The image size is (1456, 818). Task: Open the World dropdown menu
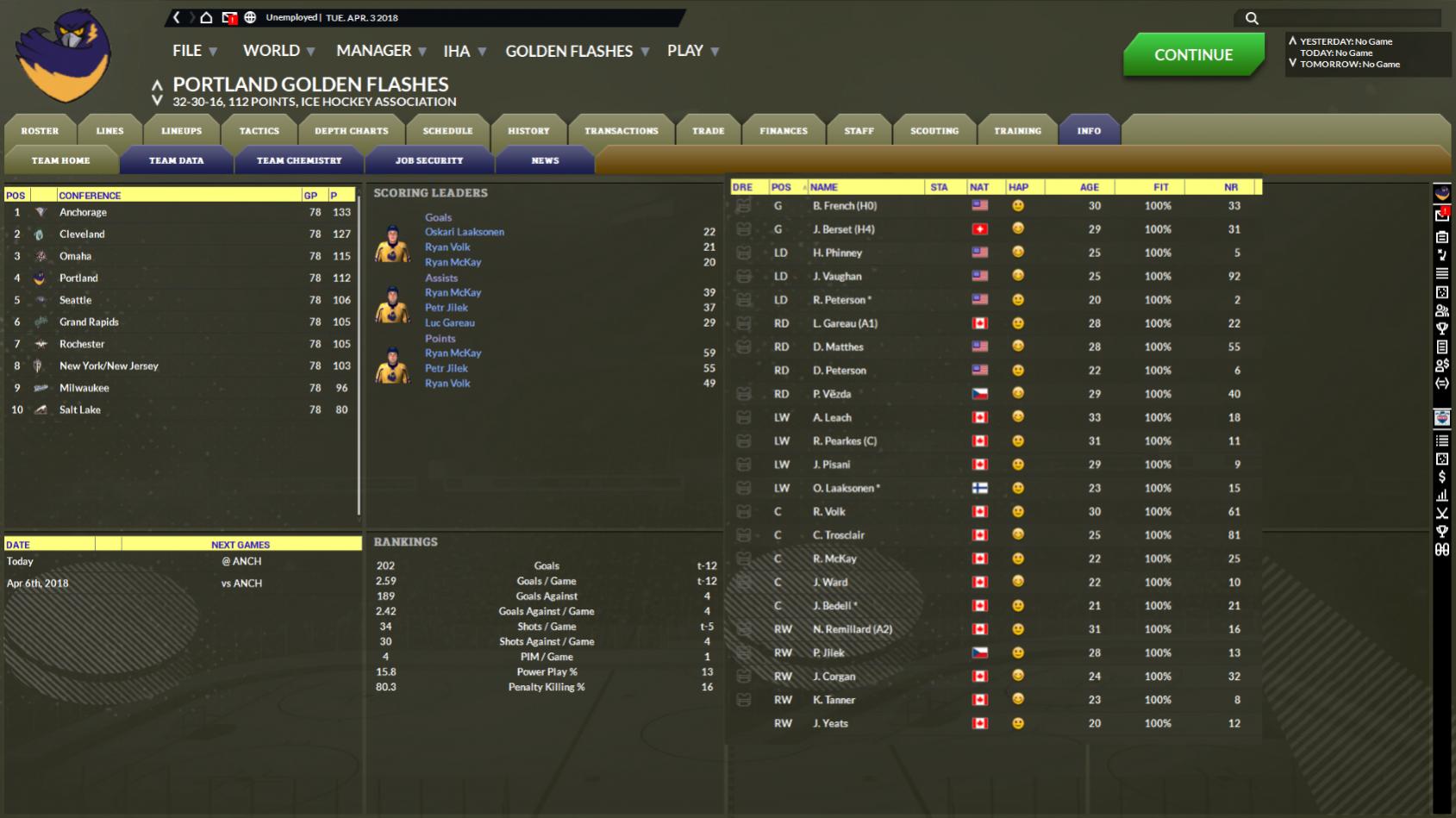point(278,51)
